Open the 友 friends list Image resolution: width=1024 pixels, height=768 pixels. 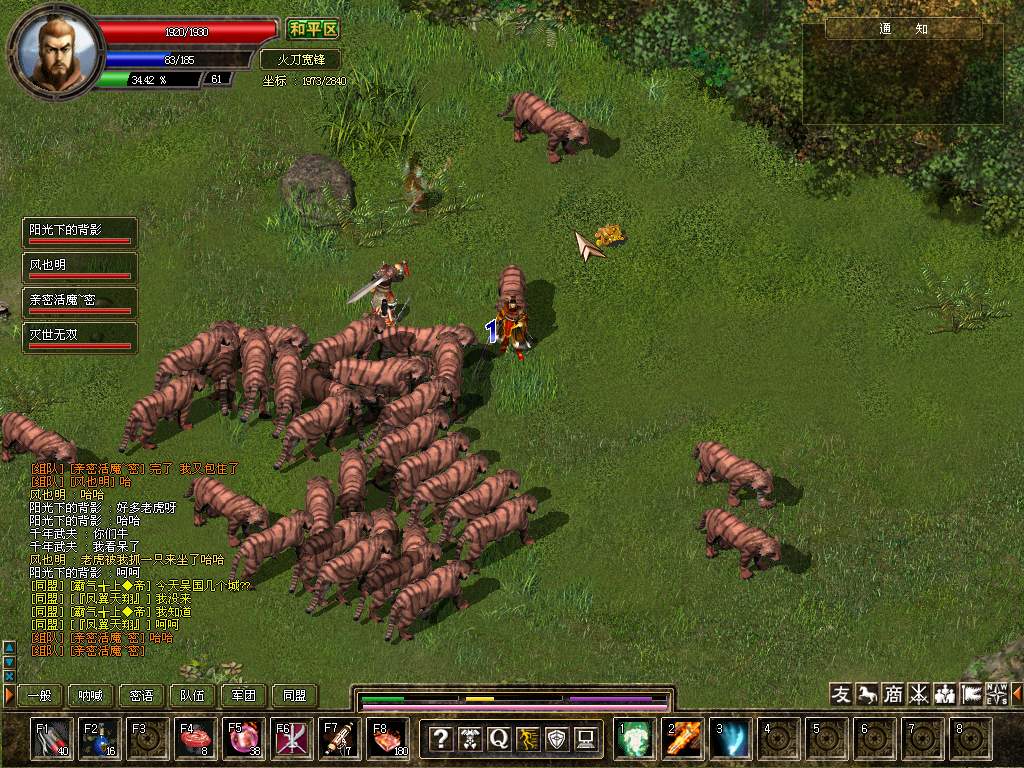pyautogui.click(x=842, y=694)
